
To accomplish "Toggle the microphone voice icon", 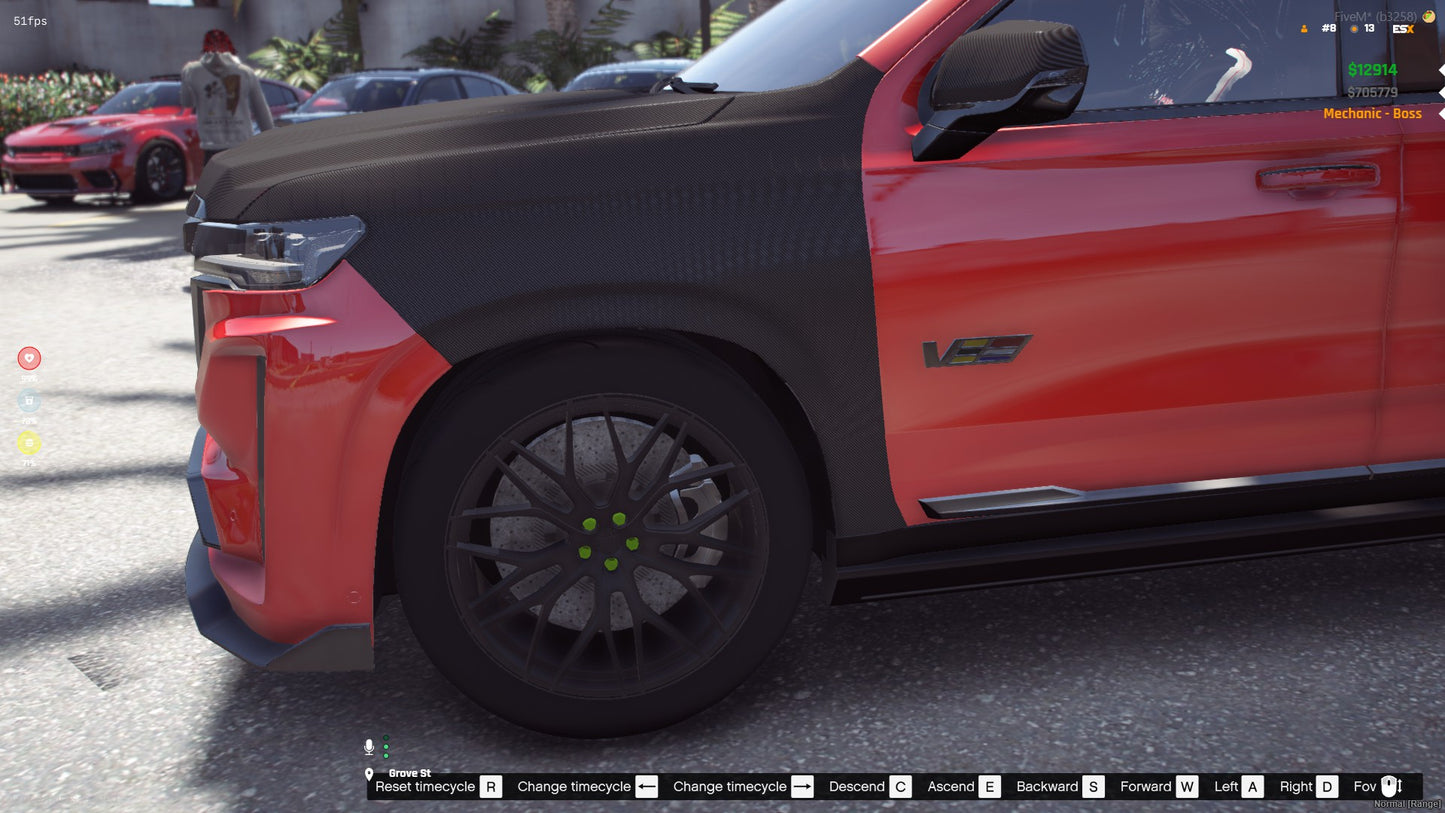I will (369, 747).
